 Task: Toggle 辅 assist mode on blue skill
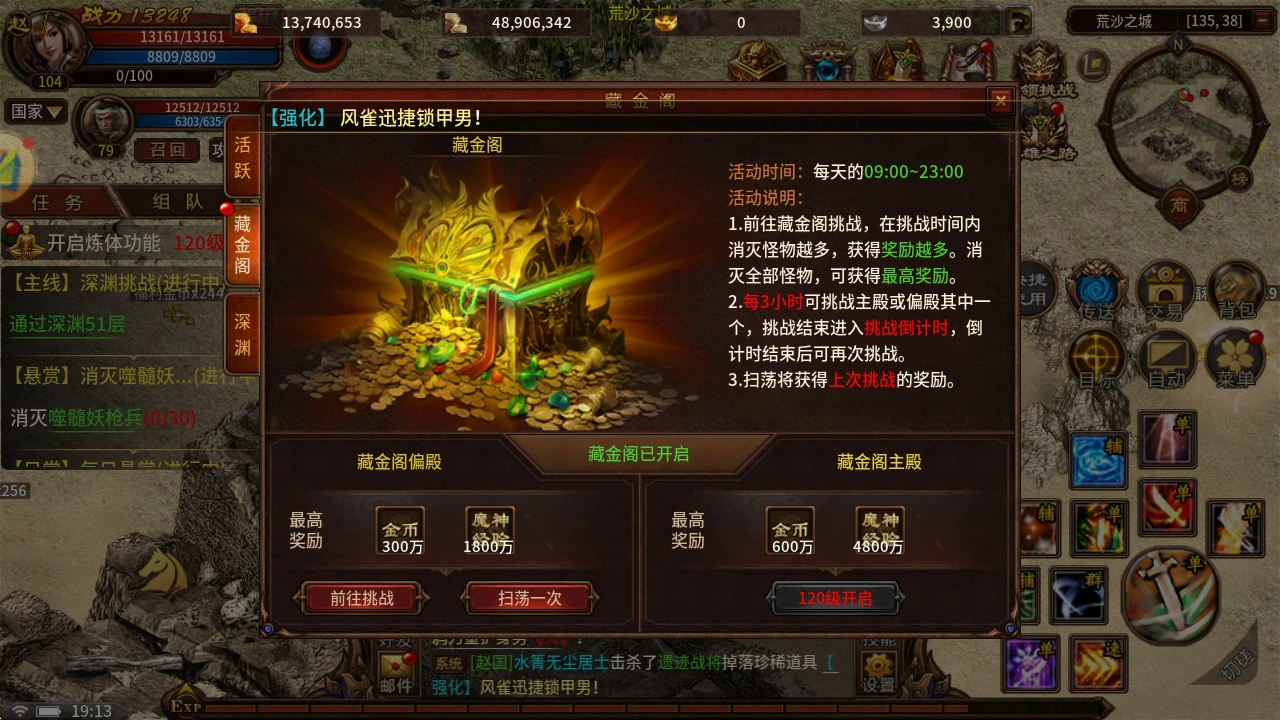[1098, 460]
